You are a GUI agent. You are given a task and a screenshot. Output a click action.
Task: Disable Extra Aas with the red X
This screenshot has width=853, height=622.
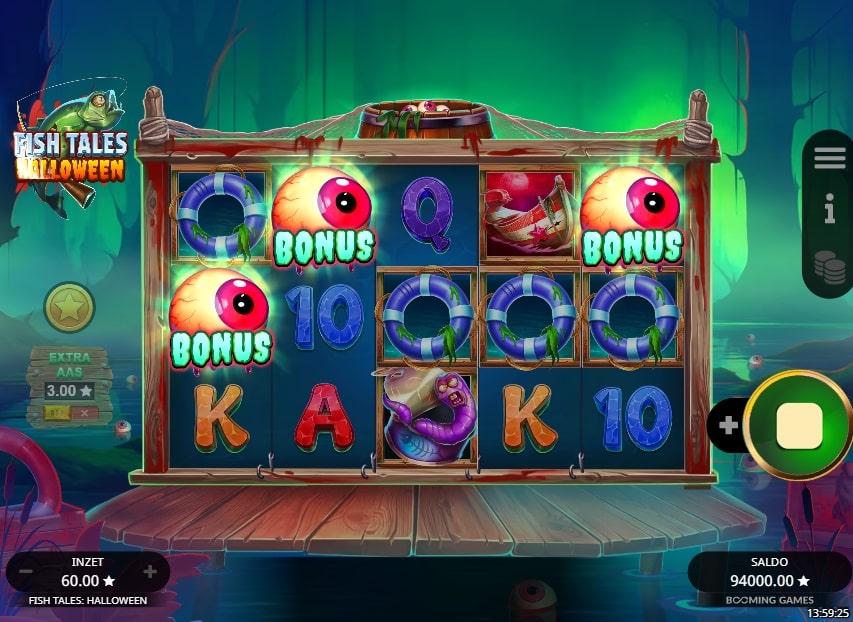pos(83,412)
